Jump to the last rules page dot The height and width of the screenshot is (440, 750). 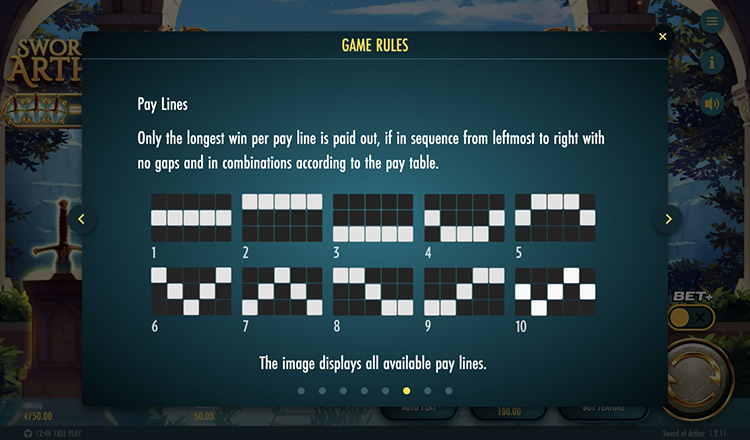tap(448, 391)
